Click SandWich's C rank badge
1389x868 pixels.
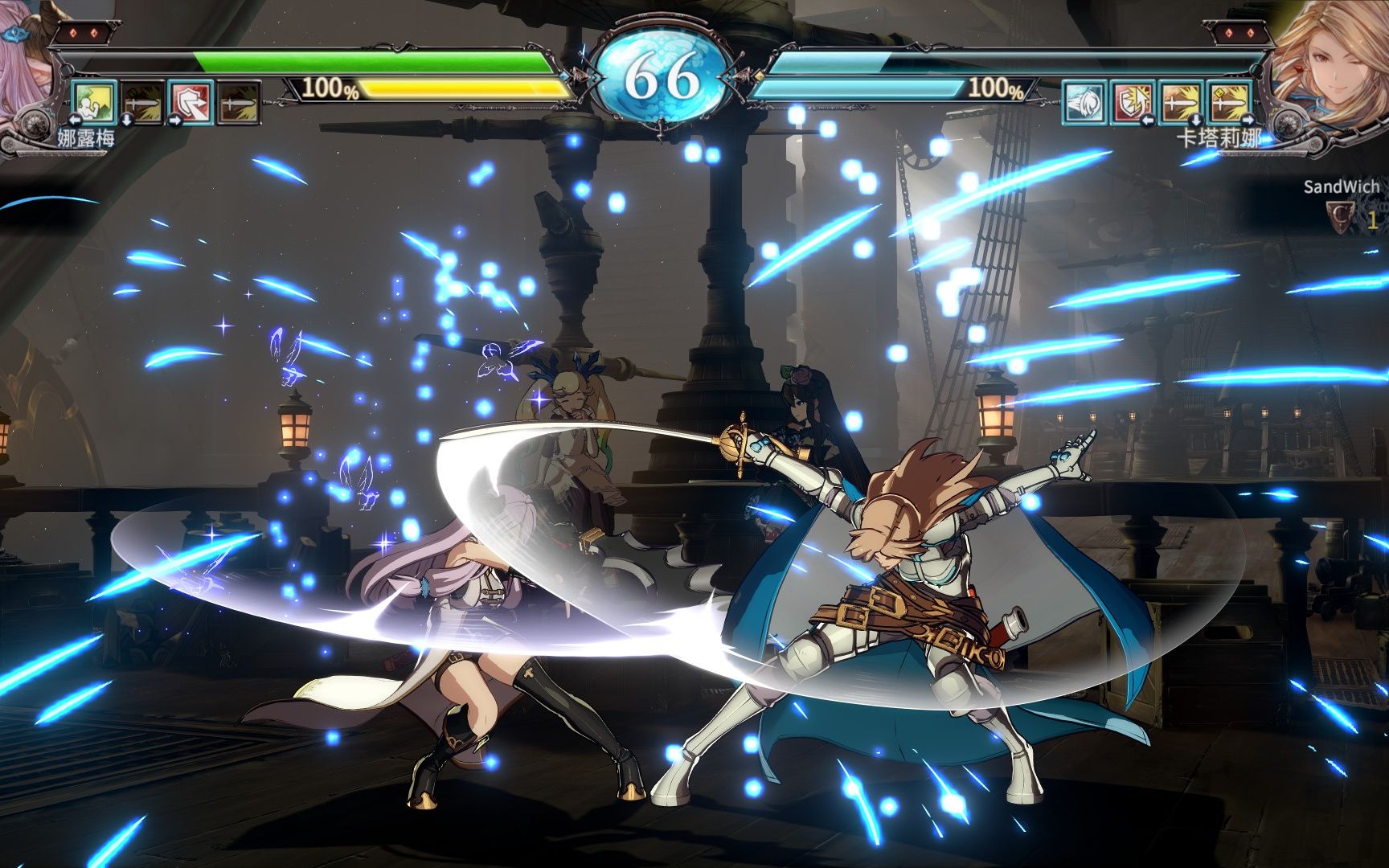point(1341,215)
